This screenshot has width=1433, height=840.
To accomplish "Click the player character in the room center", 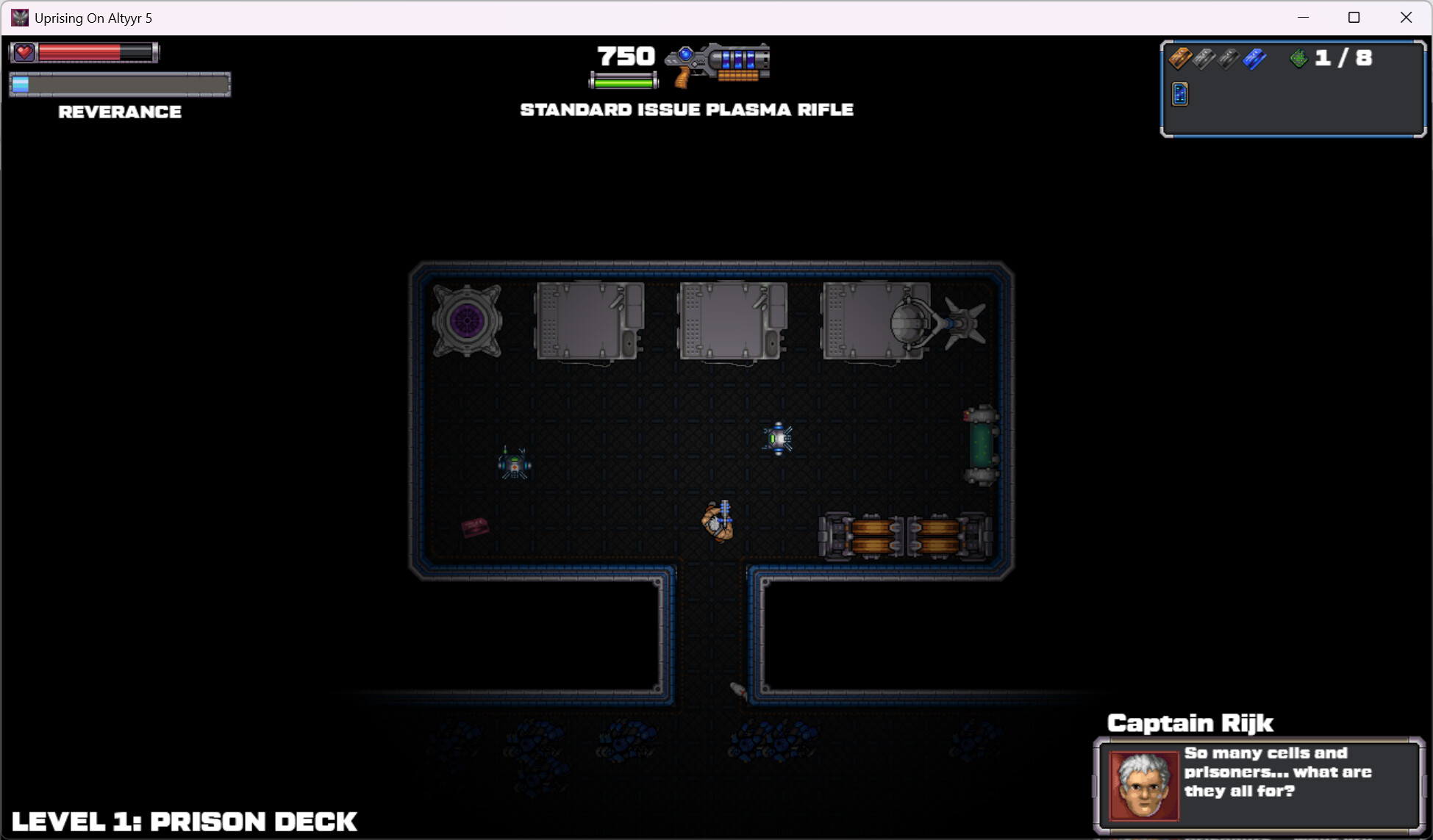I will [717, 522].
